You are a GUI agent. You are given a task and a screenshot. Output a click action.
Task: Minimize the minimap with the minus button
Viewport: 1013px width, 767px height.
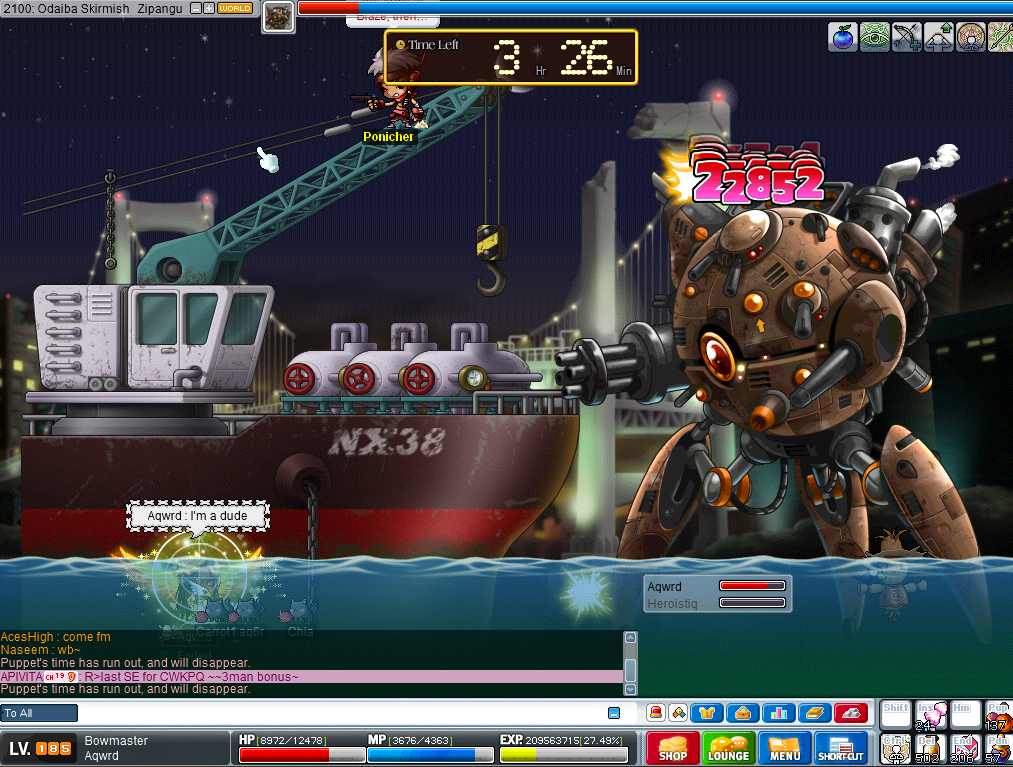pos(196,8)
